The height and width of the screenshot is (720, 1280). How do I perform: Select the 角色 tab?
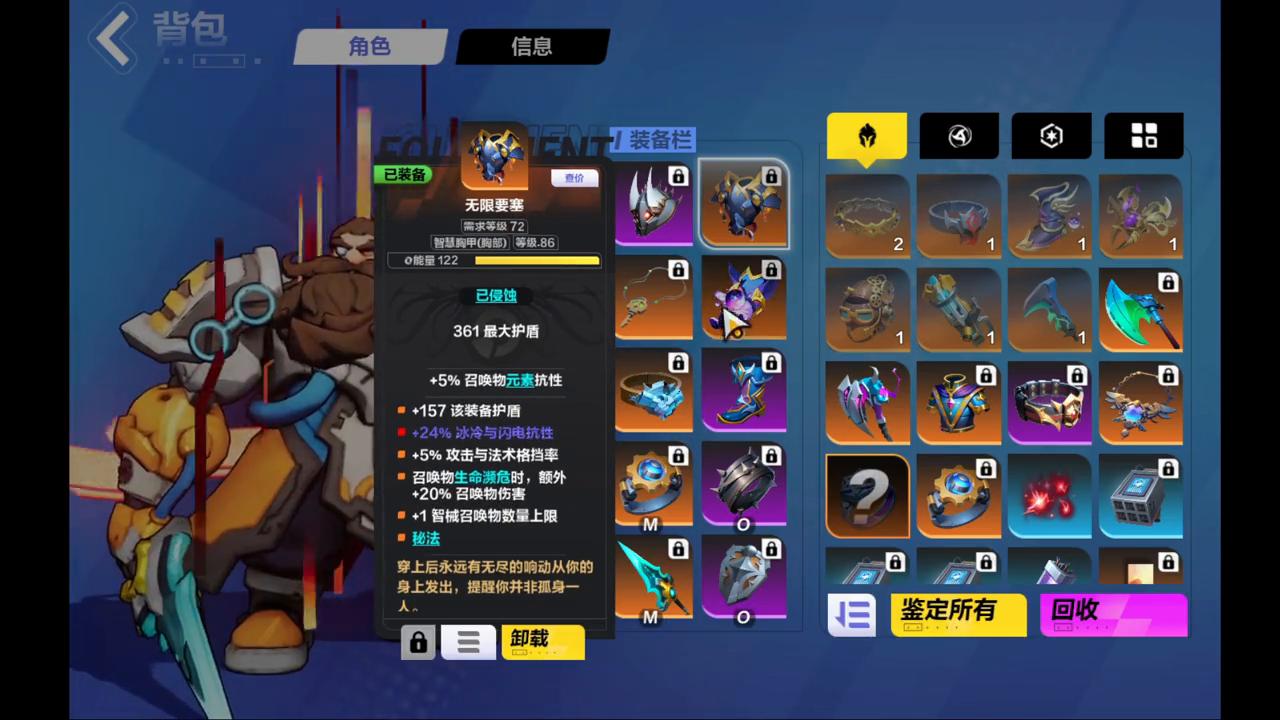[x=369, y=46]
